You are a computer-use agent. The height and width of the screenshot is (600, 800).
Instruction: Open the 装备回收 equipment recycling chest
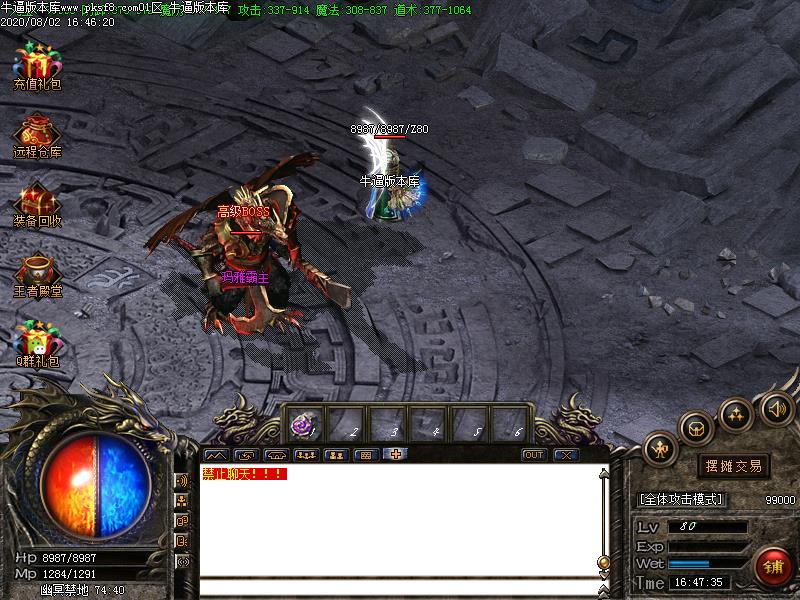point(37,203)
